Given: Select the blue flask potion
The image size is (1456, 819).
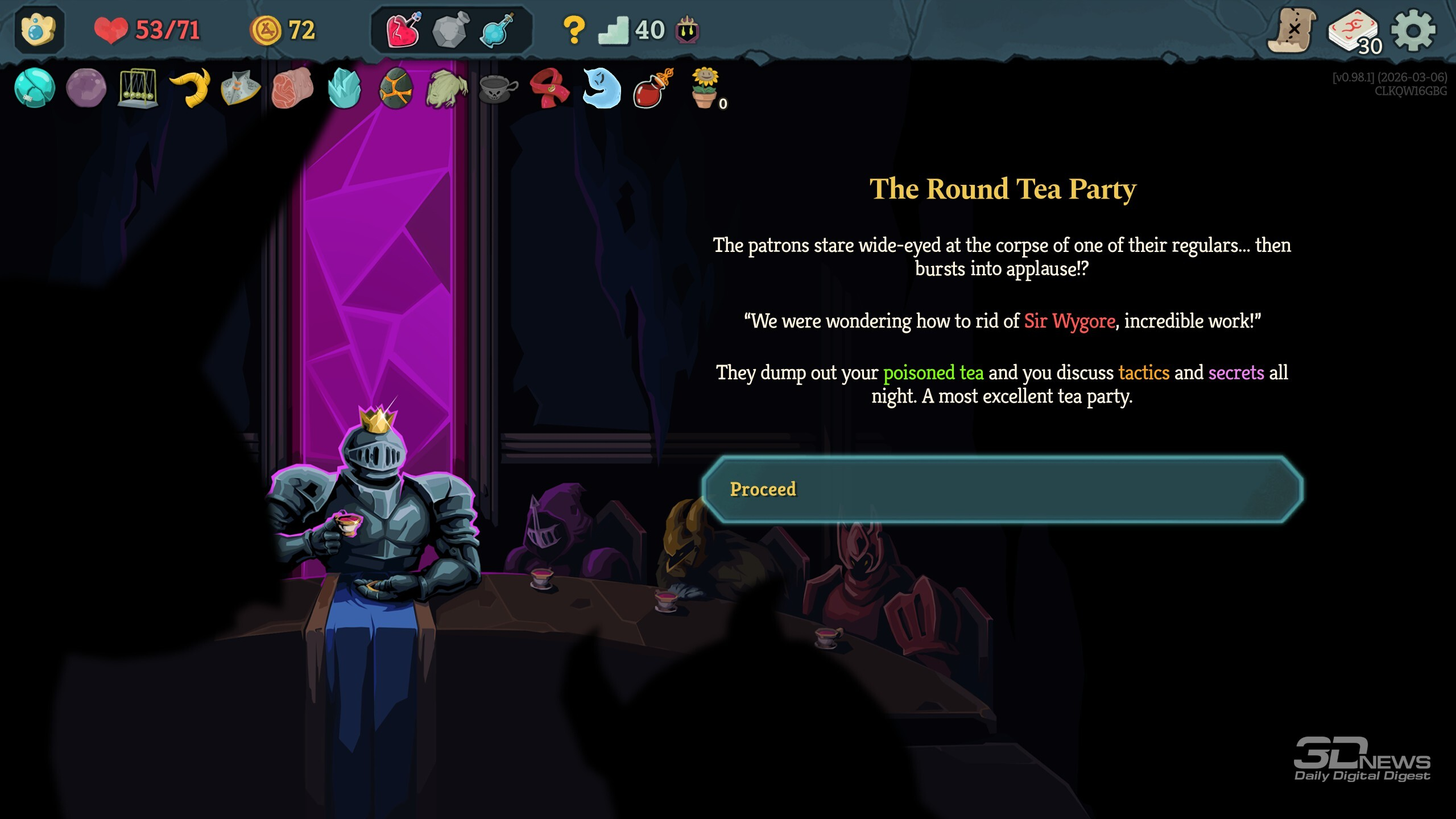Looking at the screenshot, I should (497, 30).
